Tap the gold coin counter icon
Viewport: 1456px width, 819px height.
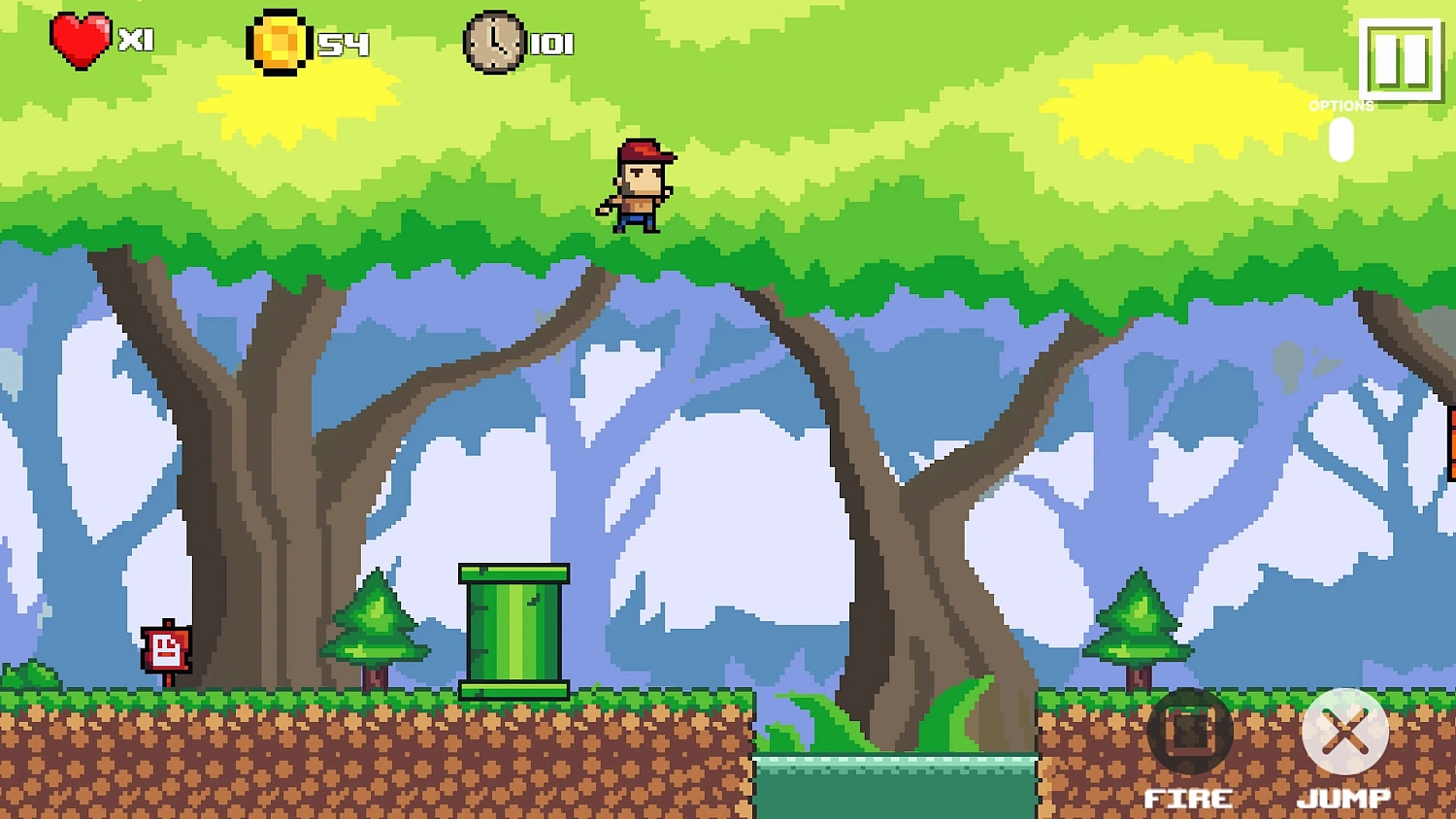[279, 42]
